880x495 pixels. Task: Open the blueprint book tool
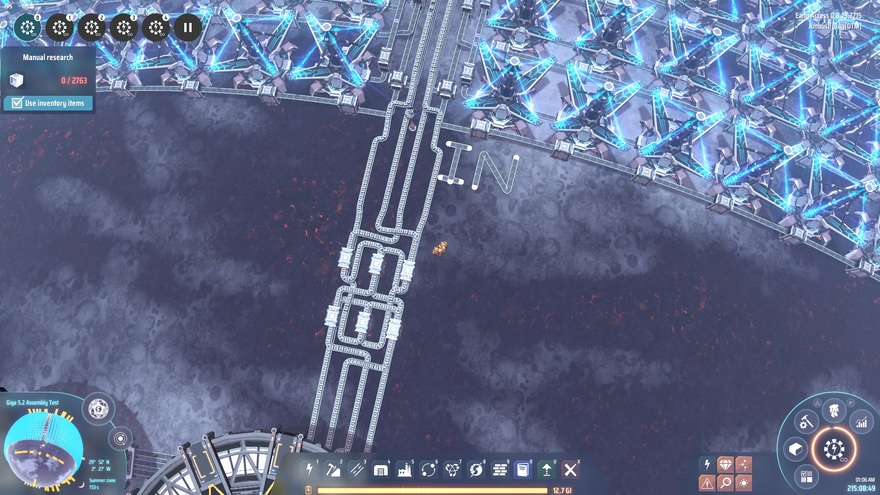pos(523,469)
